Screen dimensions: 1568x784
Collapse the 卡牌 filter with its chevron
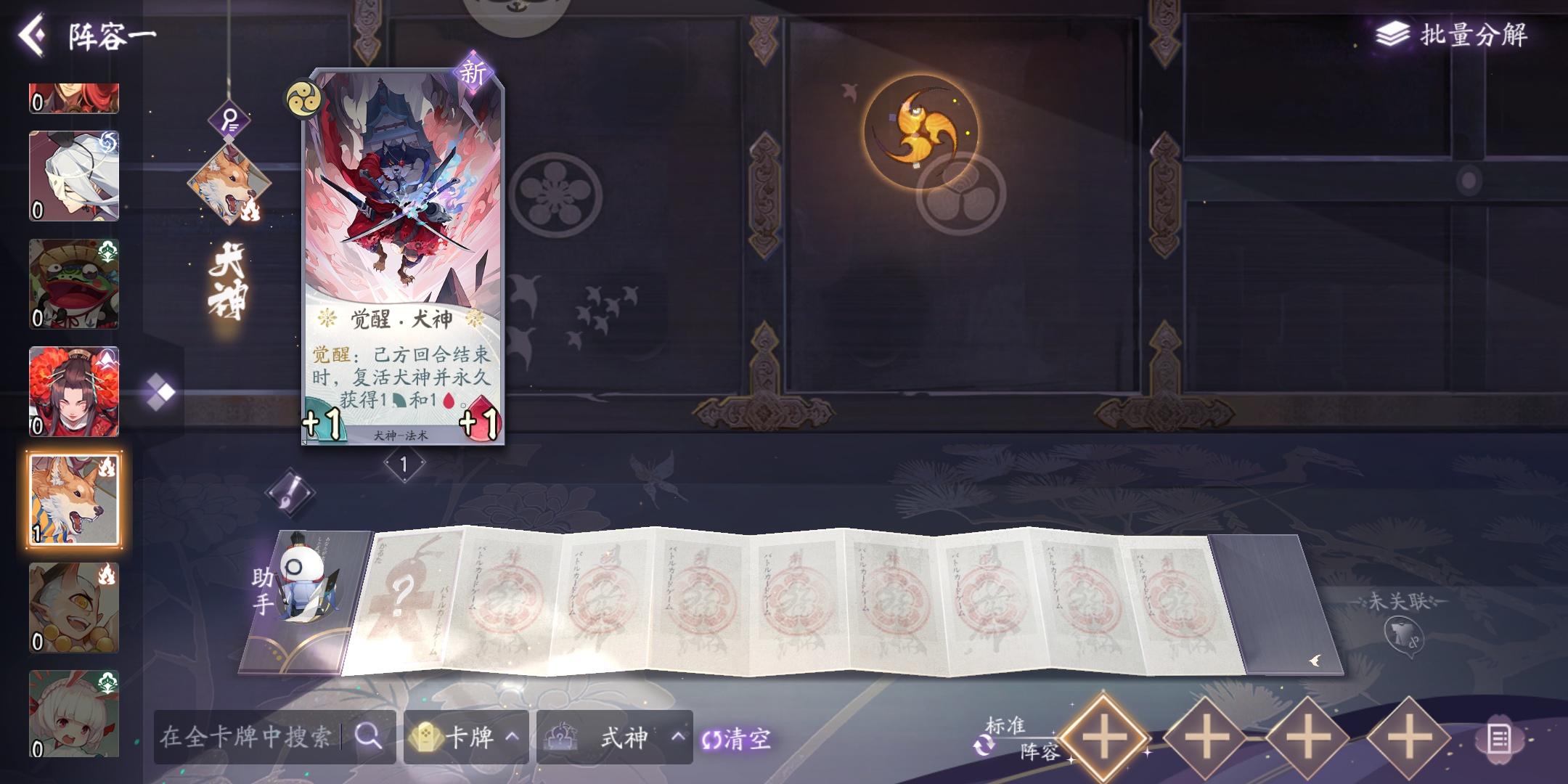(x=513, y=737)
